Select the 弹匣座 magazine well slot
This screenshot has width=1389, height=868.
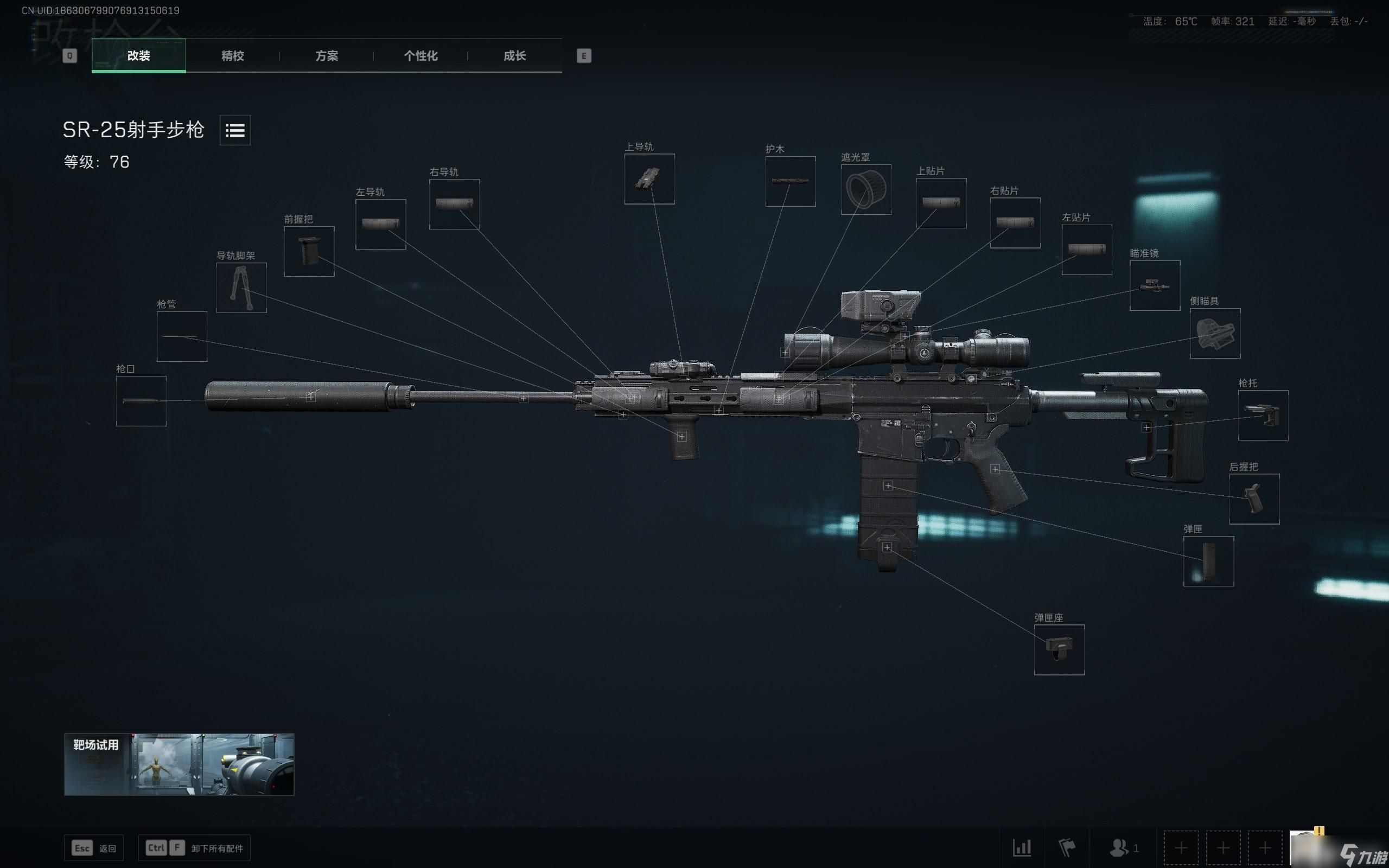1059,649
